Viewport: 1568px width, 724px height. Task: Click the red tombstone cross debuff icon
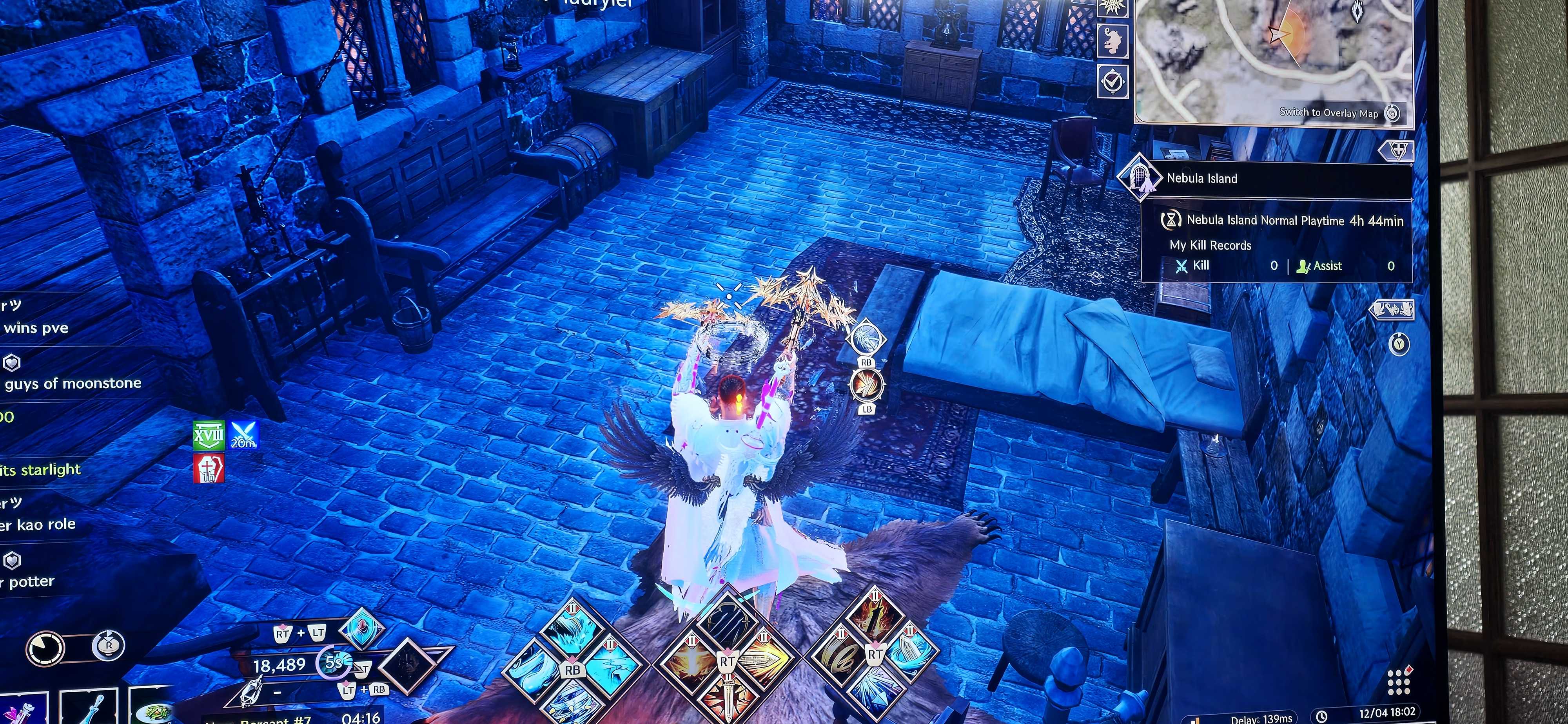click(x=208, y=469)
